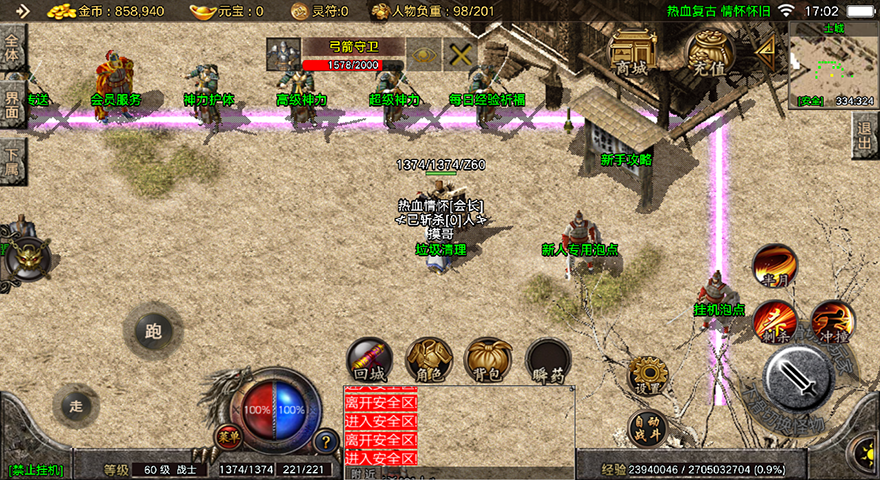This screenshot has width=880, height=480.
Task: Switch to the 全体 tab
Action: click(x=13, y=48)
